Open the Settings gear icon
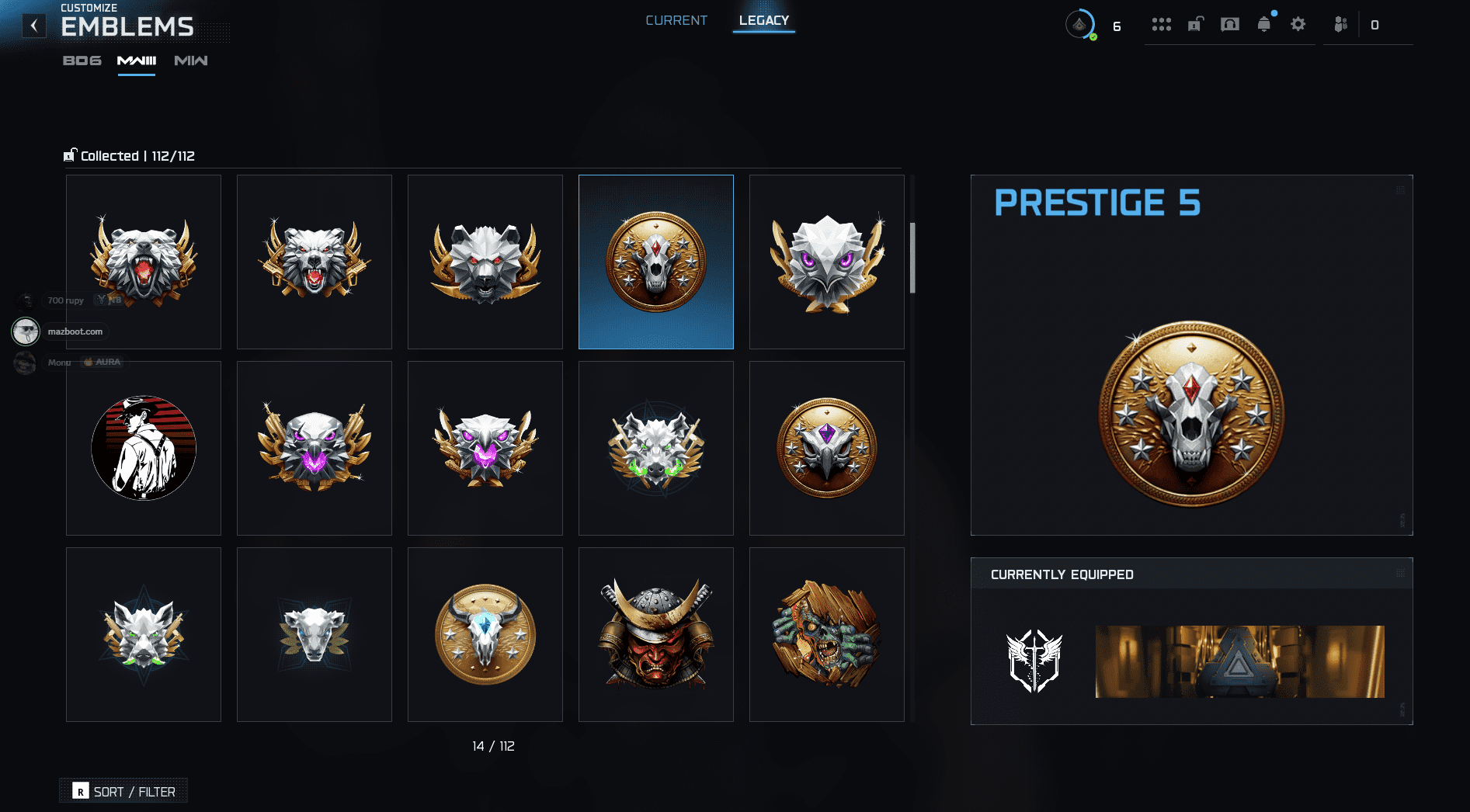This screenshot has height=812, width=1470. [1298, 24]
